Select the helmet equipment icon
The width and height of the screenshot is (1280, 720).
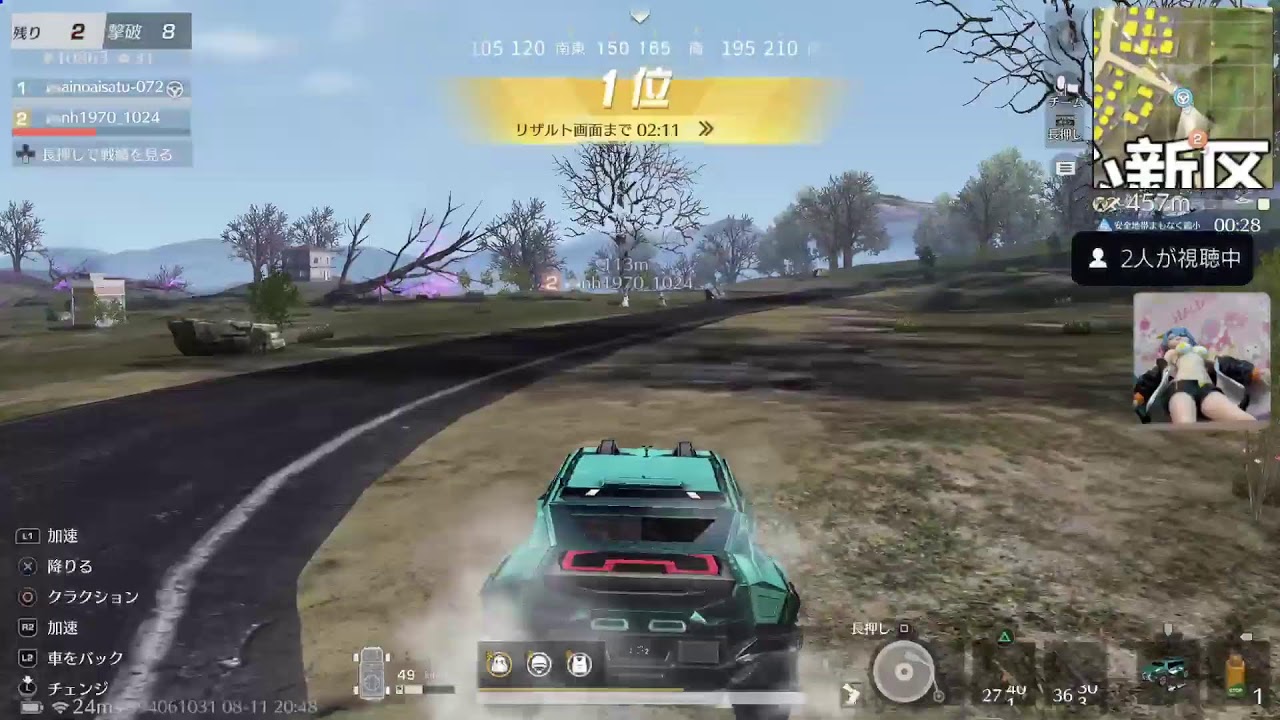click(539, 664)
